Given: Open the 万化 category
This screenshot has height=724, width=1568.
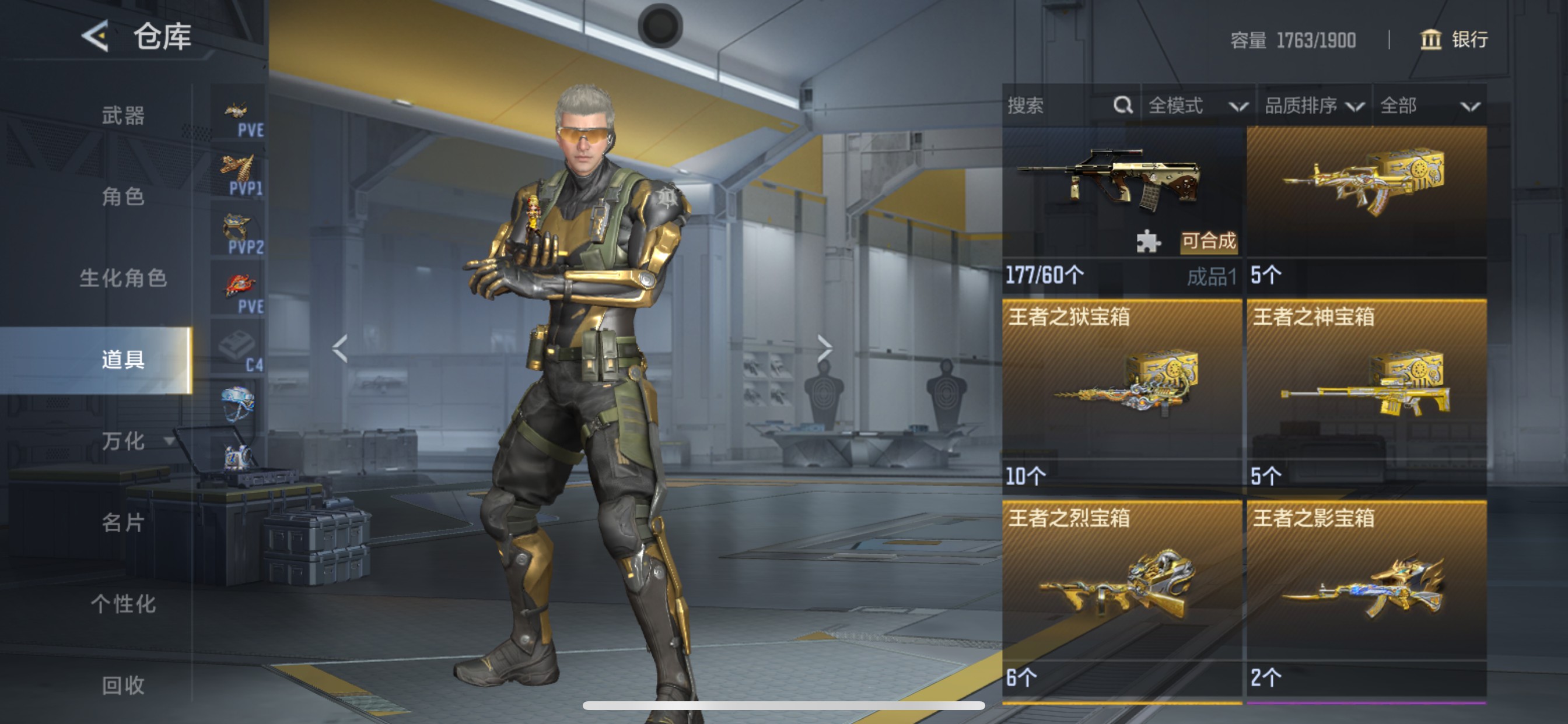Looking at the screenshot, I should point(124,441).
